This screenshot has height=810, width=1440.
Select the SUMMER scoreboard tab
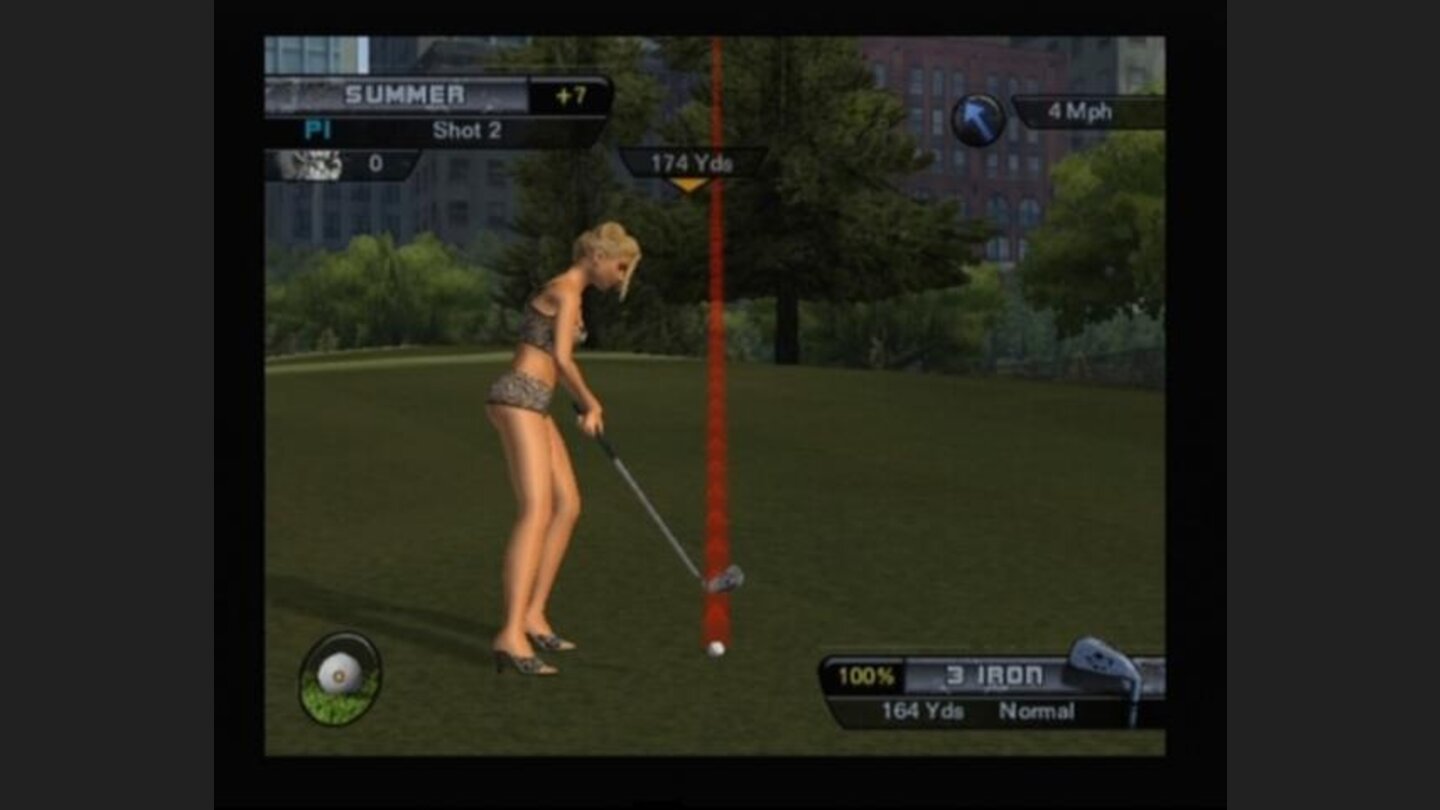click(404, 94)
